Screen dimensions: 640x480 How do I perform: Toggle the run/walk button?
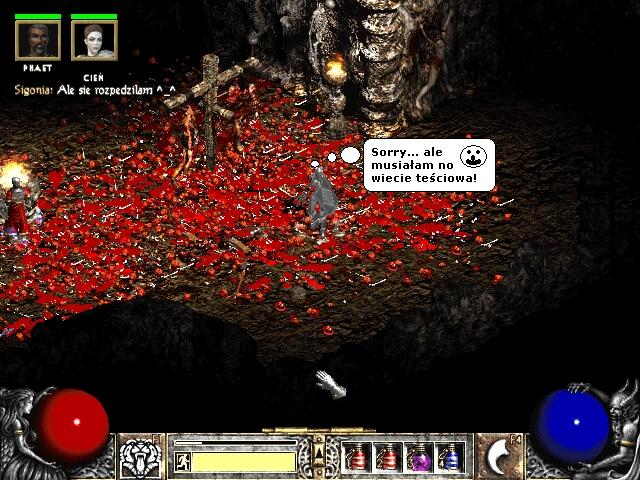(x=183, y=461)
